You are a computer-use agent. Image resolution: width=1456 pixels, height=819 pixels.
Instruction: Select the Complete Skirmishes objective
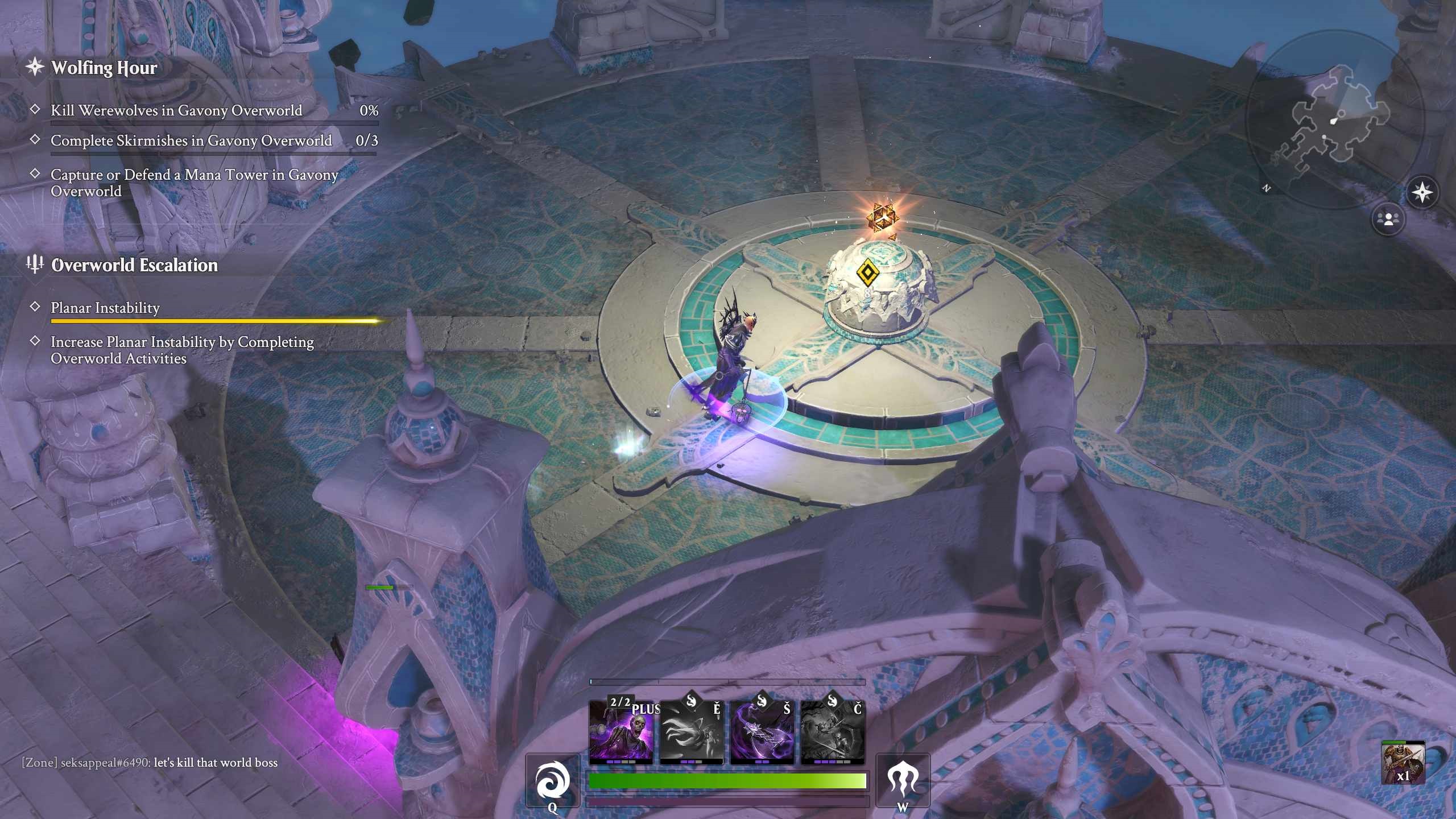pos(191,140)
